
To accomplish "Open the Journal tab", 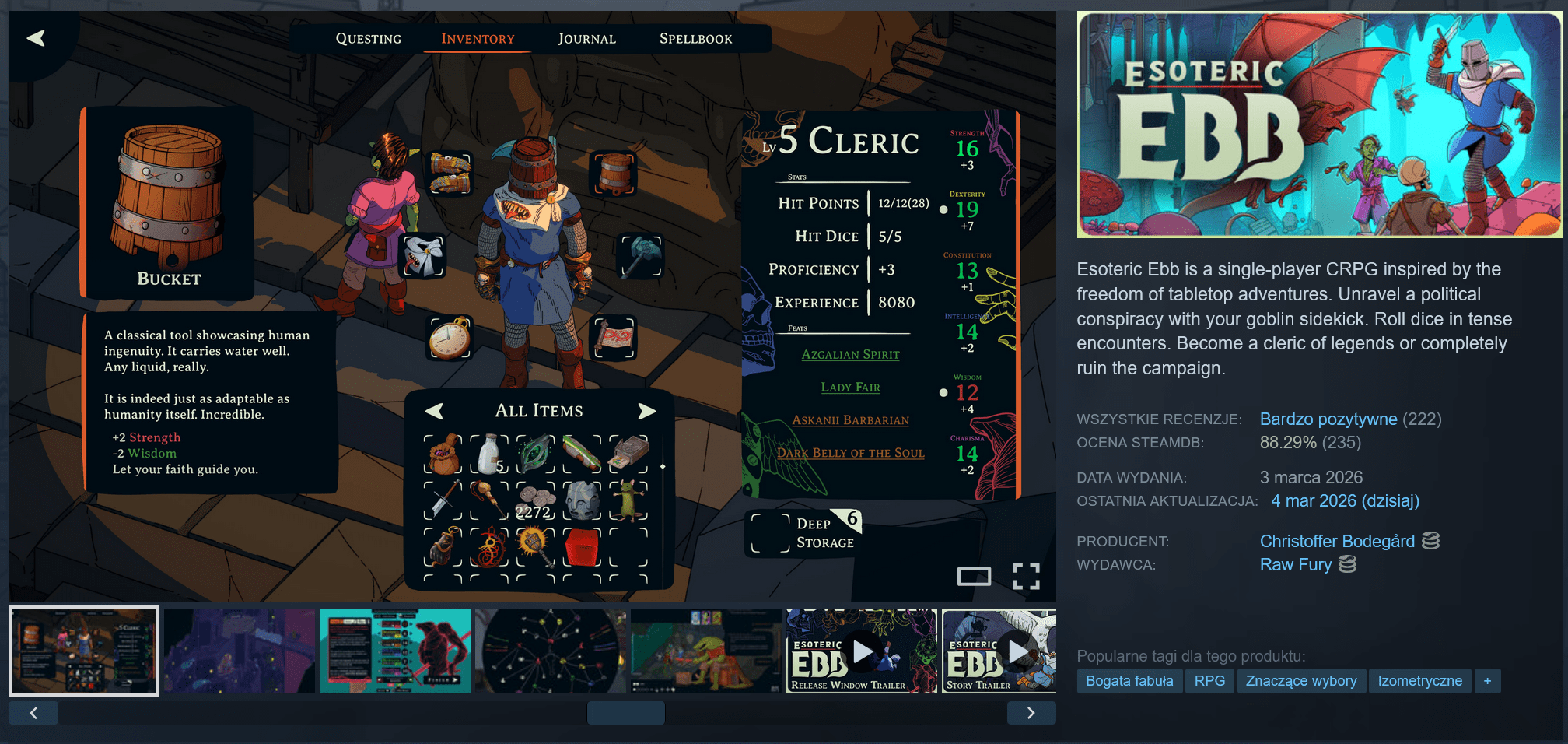I will point(586,39).
